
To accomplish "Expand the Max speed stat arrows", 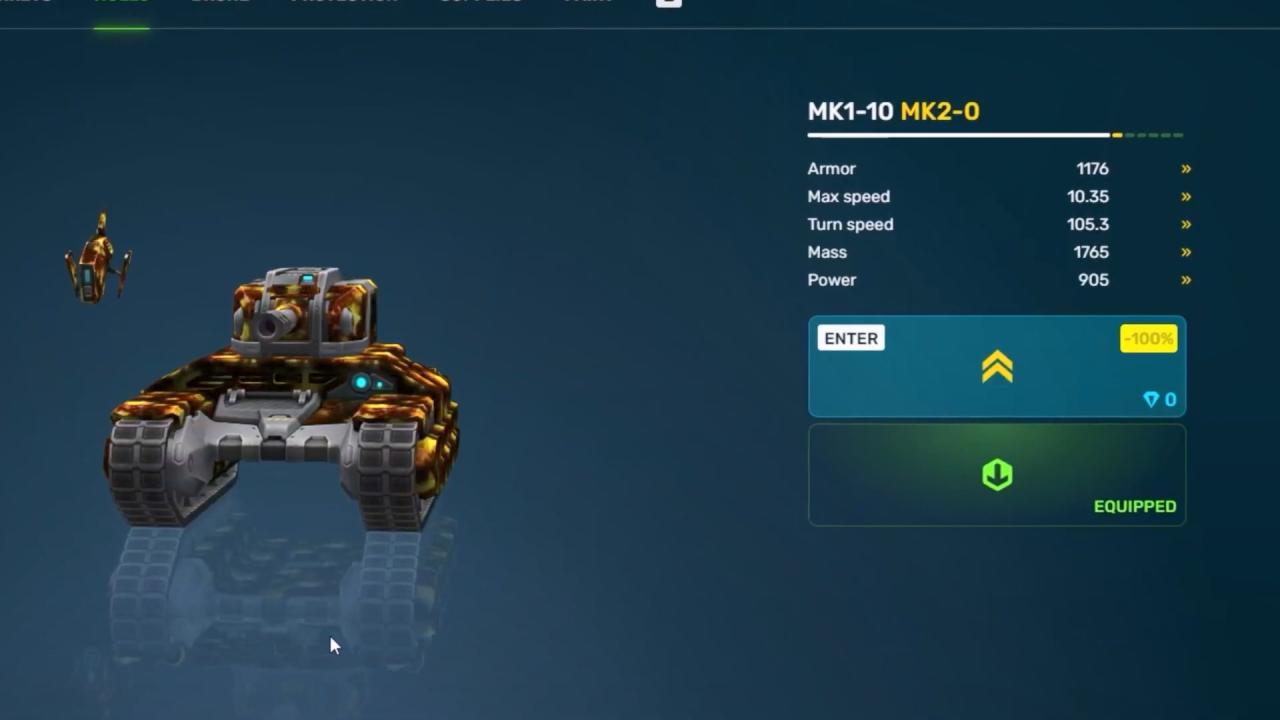I will [x=1186, y=197].
